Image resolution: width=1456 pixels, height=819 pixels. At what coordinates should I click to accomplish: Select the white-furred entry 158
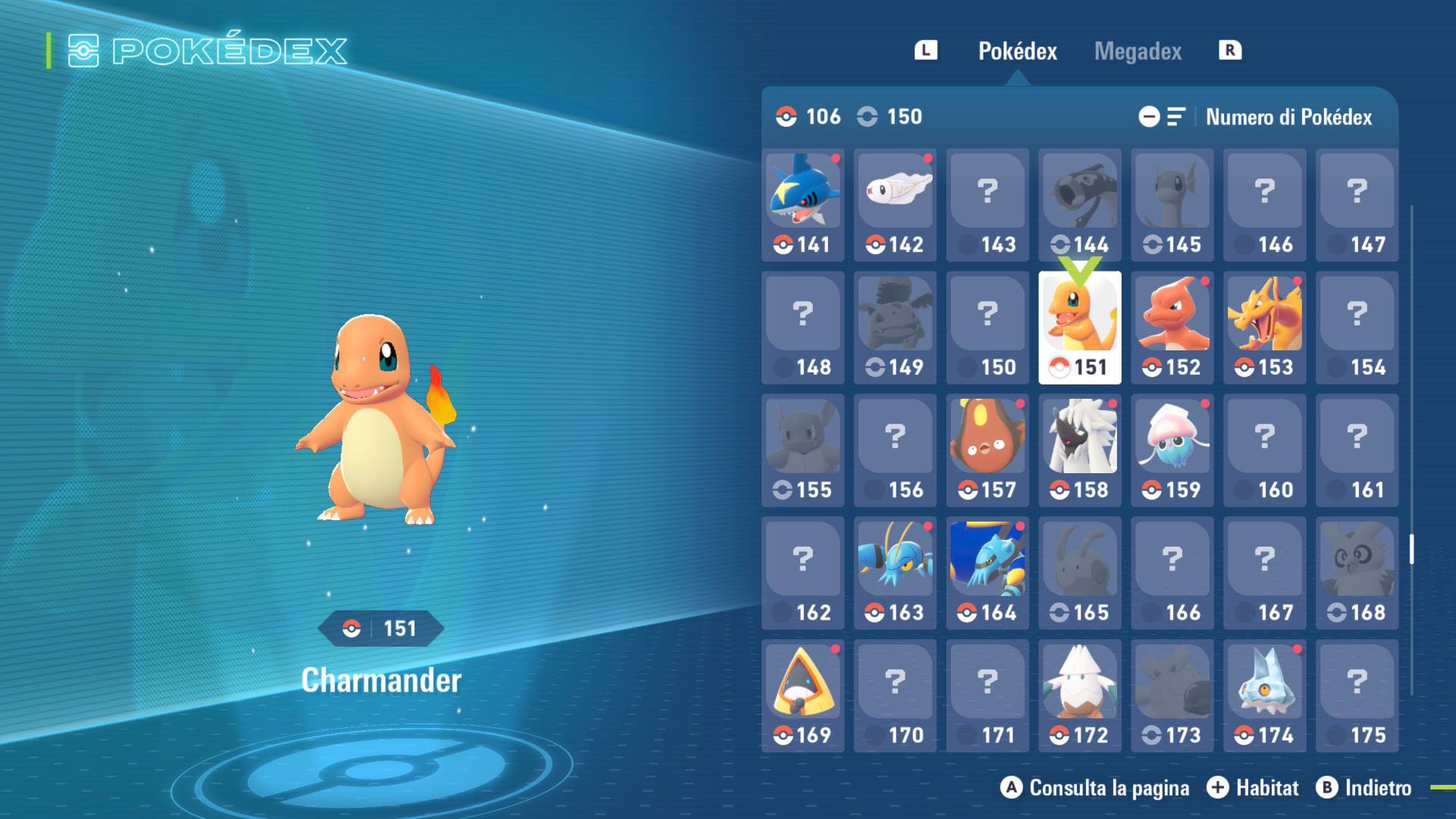pos(1079,450)
